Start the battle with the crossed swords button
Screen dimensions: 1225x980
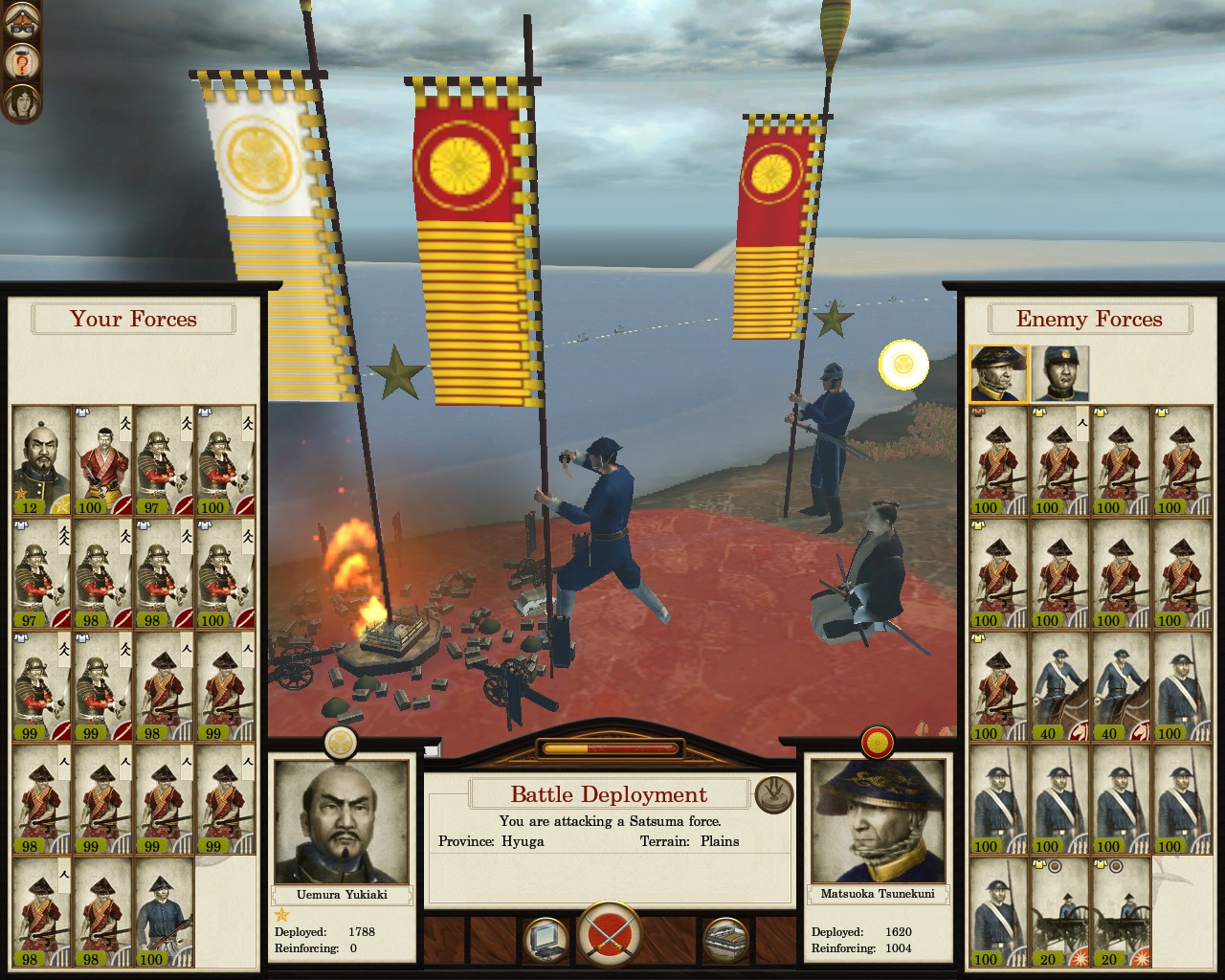[x=610, y=938]
